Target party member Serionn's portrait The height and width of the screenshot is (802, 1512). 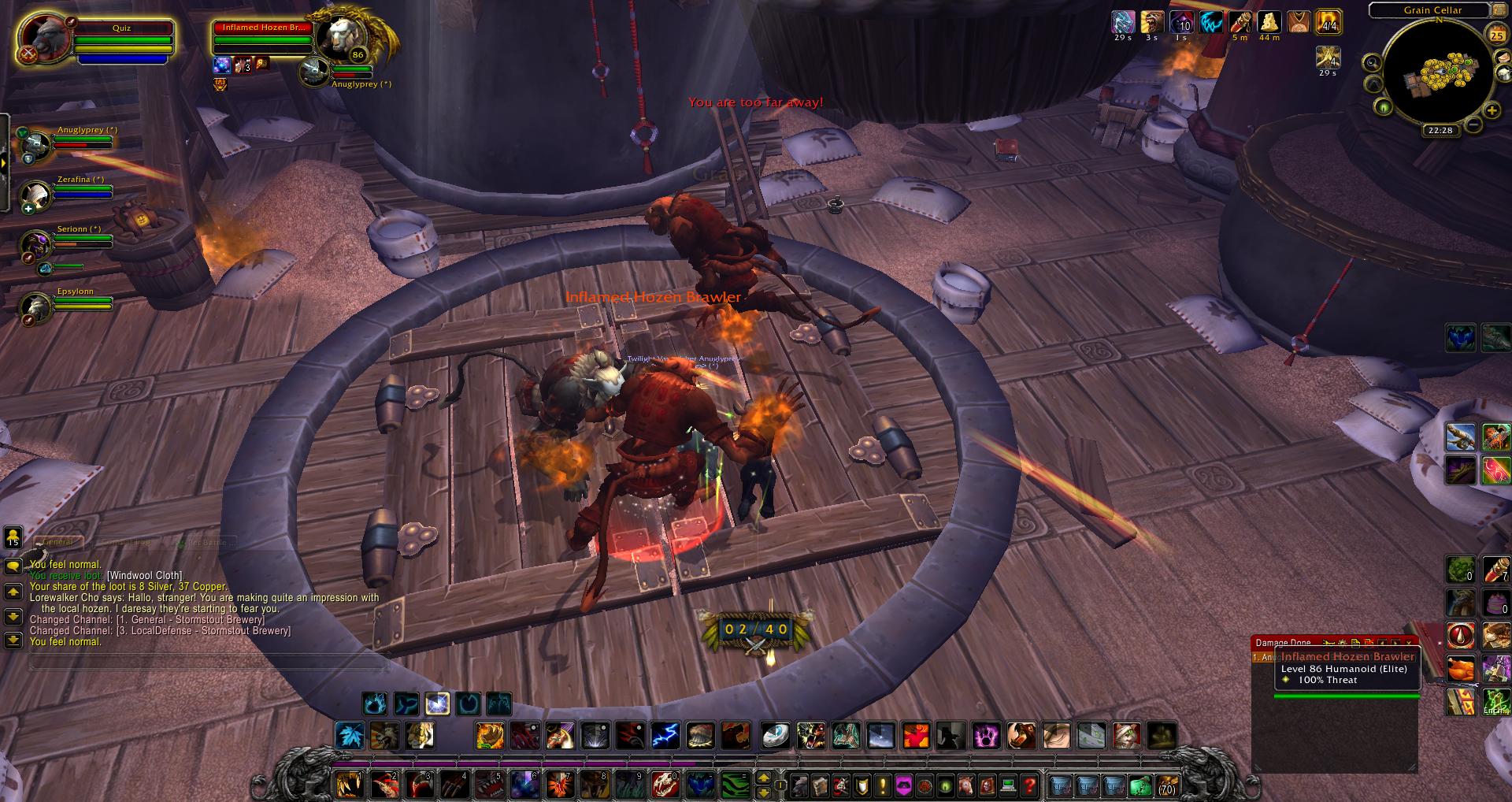coord(36,243)
